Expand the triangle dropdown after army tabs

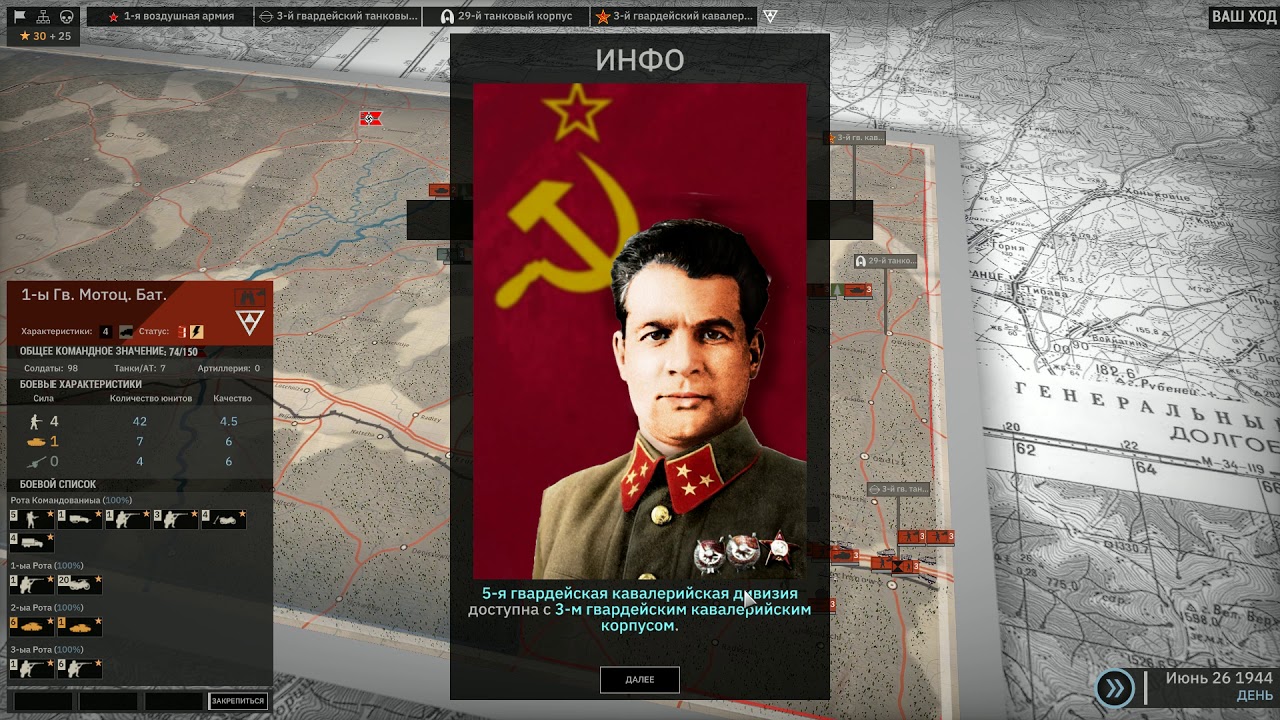coord(769,16)
